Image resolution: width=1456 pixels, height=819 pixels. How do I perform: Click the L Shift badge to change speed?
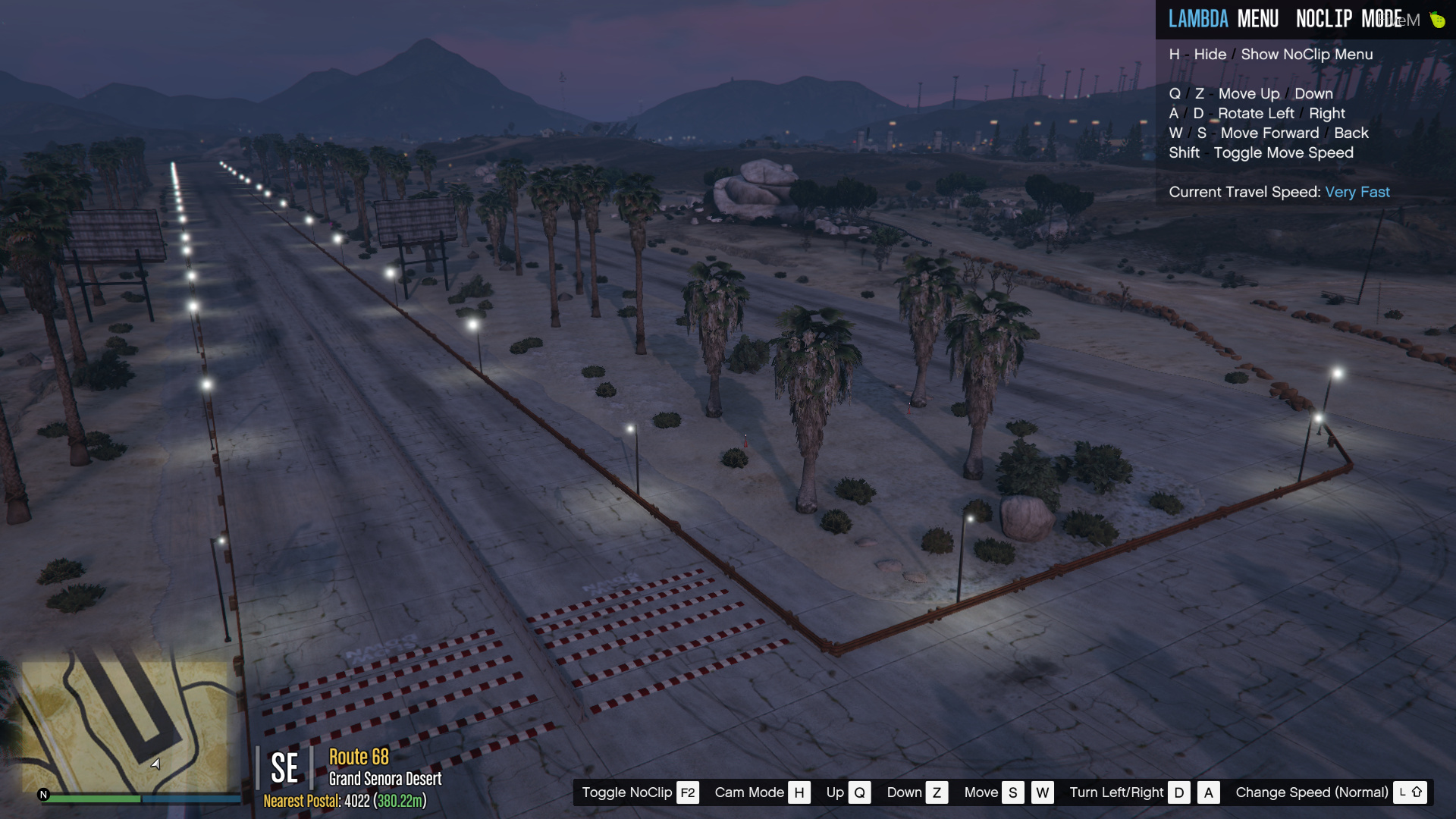(1410, 792)
